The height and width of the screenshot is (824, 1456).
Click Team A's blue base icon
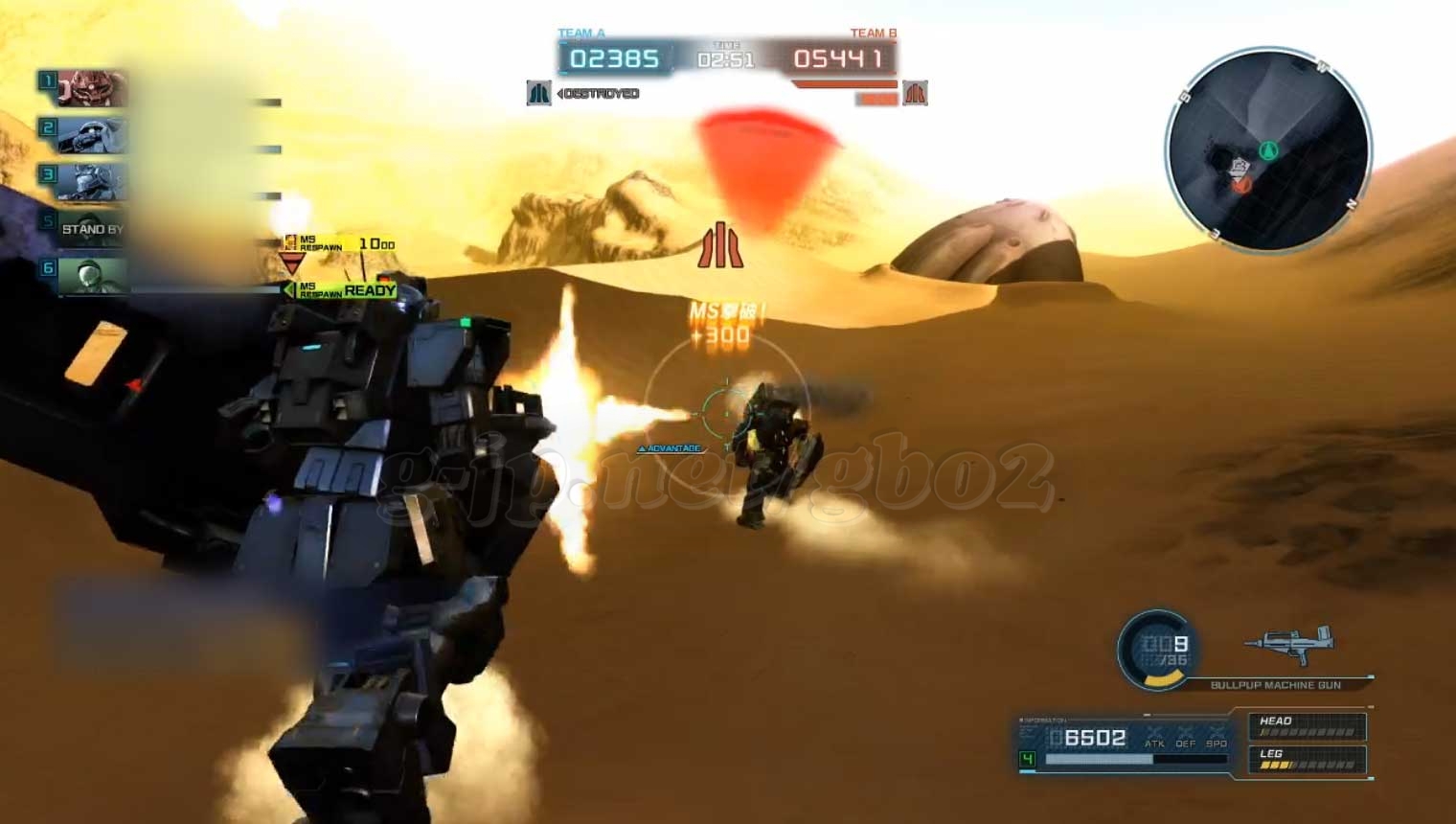pyautogui.click(x=538, y=93)
